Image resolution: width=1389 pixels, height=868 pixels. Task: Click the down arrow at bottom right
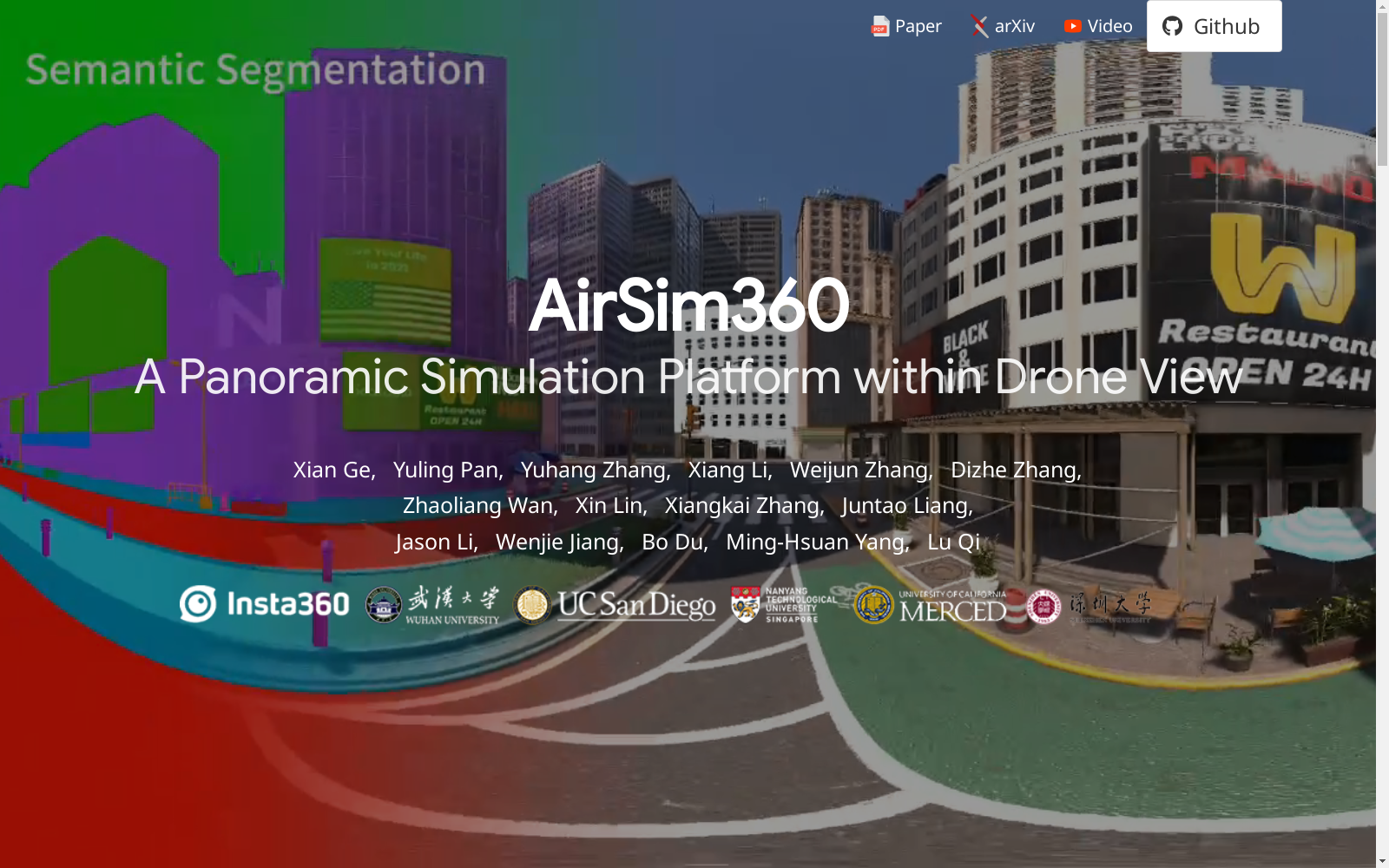(1382, 859)
